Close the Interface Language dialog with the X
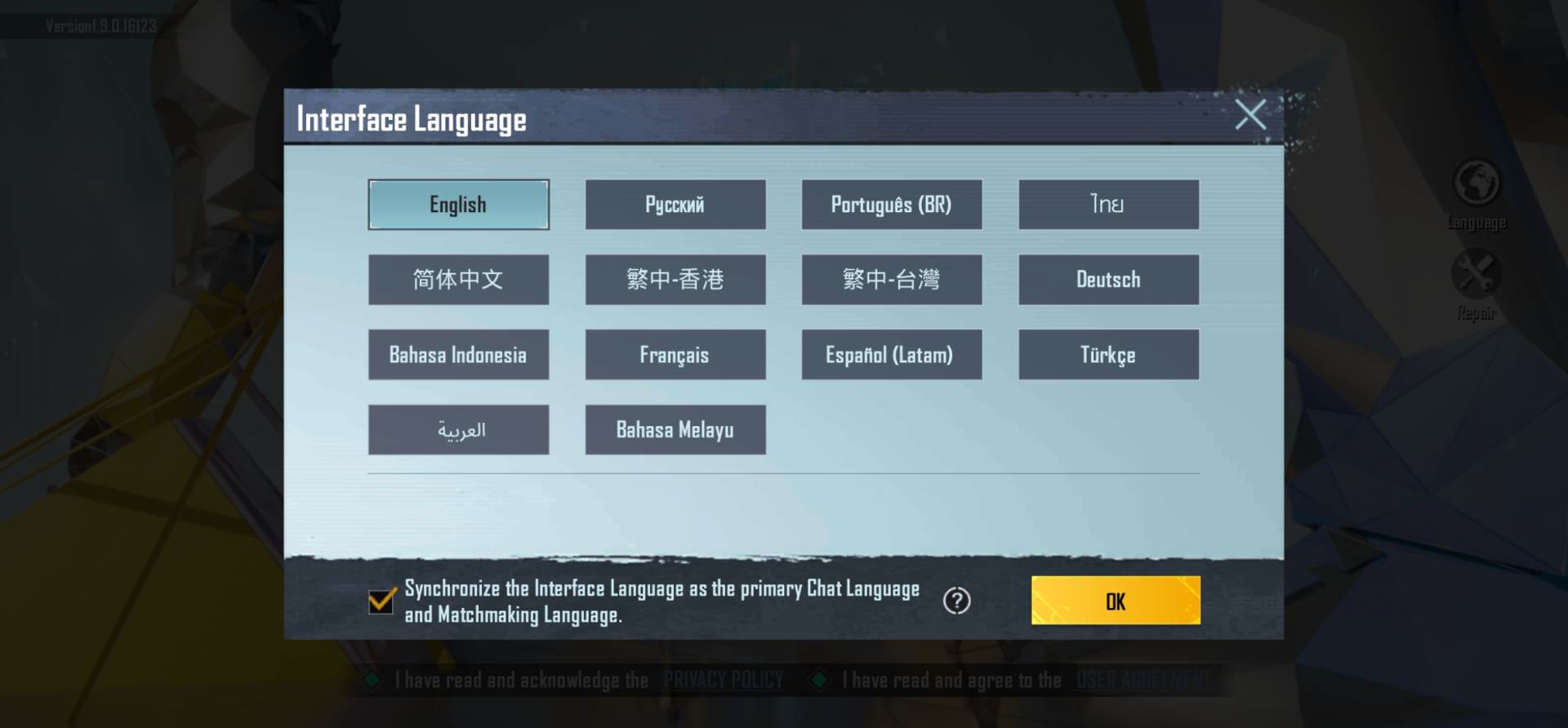 pos(1249,116)
